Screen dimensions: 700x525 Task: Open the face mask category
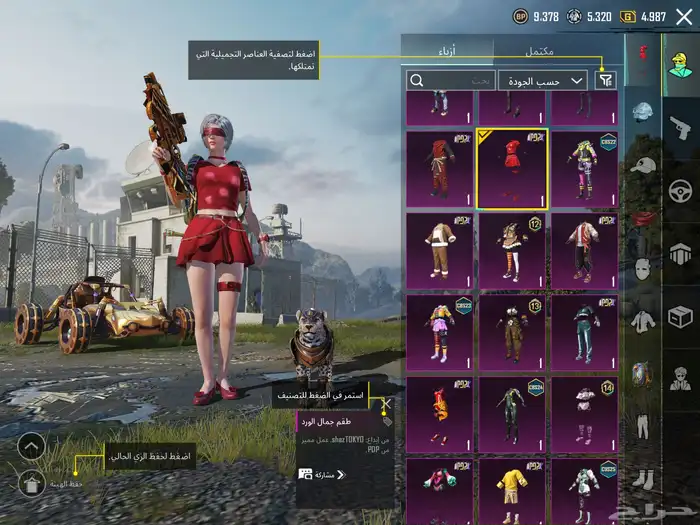click(x=643, y=269)
